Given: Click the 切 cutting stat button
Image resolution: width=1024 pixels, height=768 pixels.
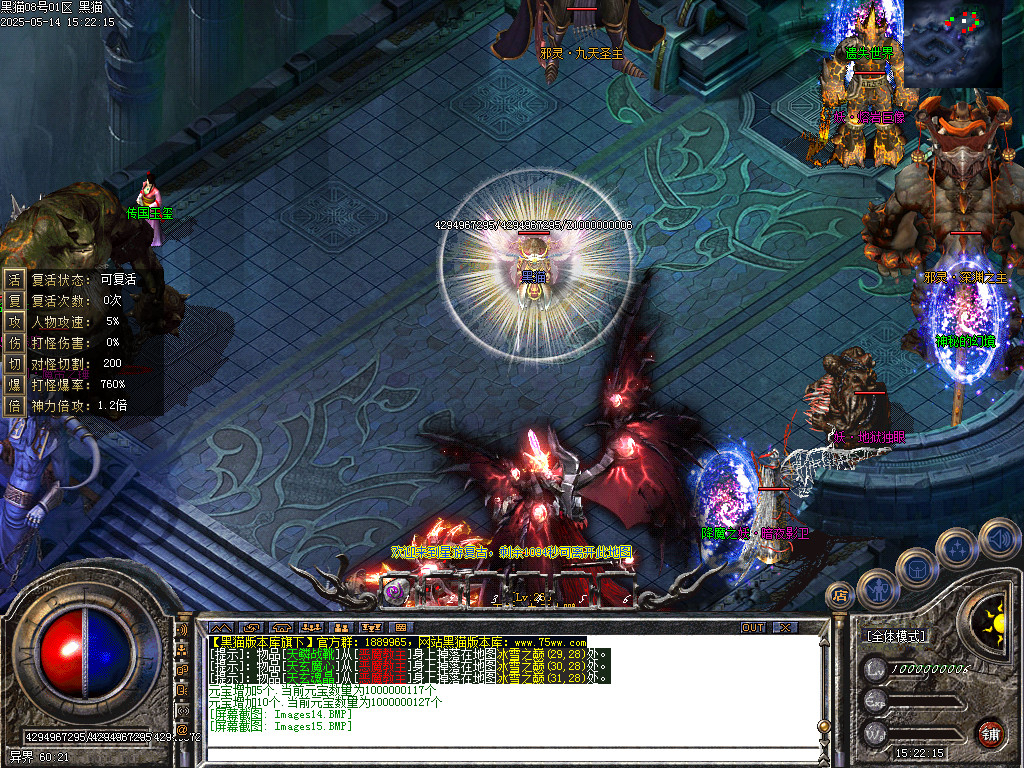Looking at the screenshot, I should coord(15,363).
